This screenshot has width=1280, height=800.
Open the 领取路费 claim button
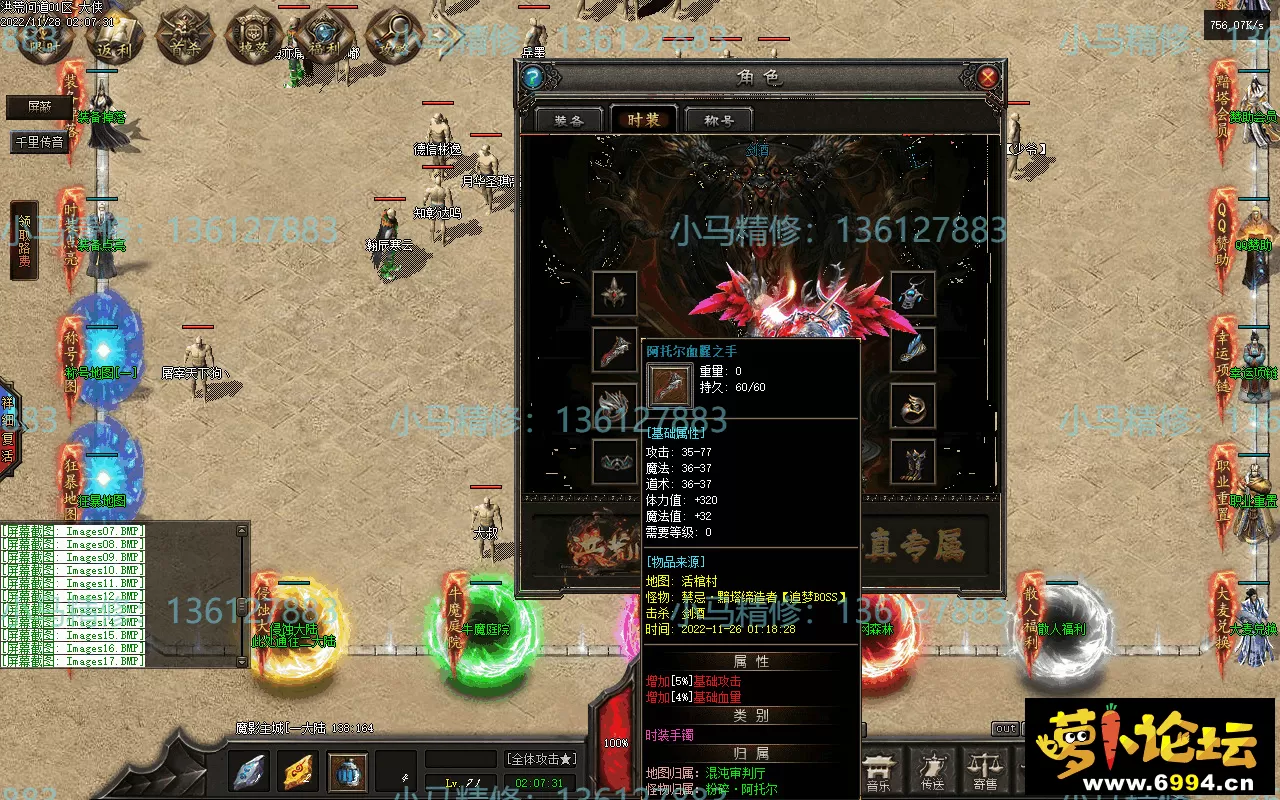[24, 241]
